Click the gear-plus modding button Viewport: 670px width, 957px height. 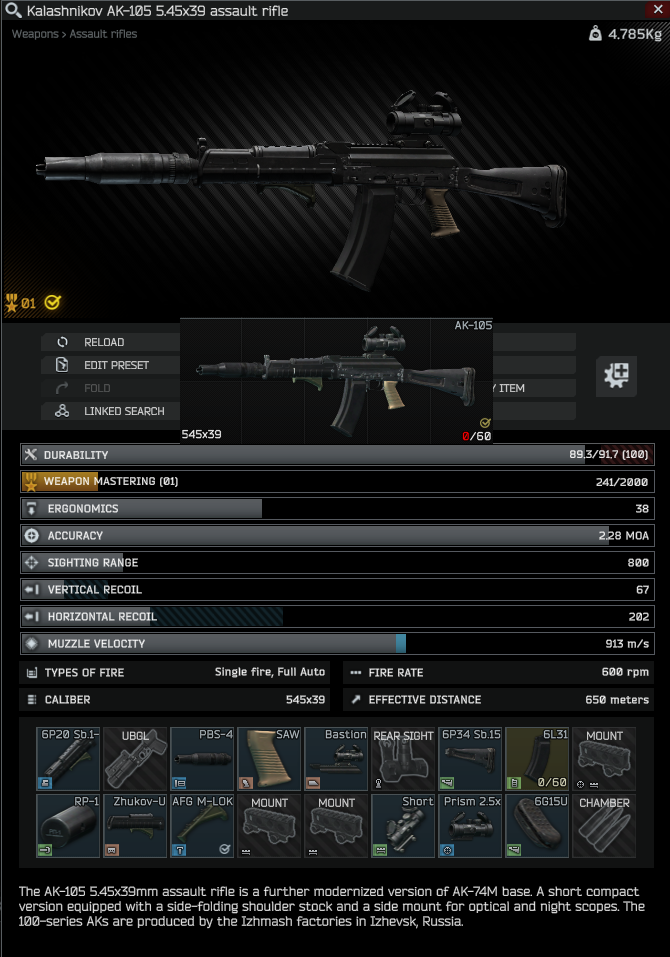click(x=616, y=375)
